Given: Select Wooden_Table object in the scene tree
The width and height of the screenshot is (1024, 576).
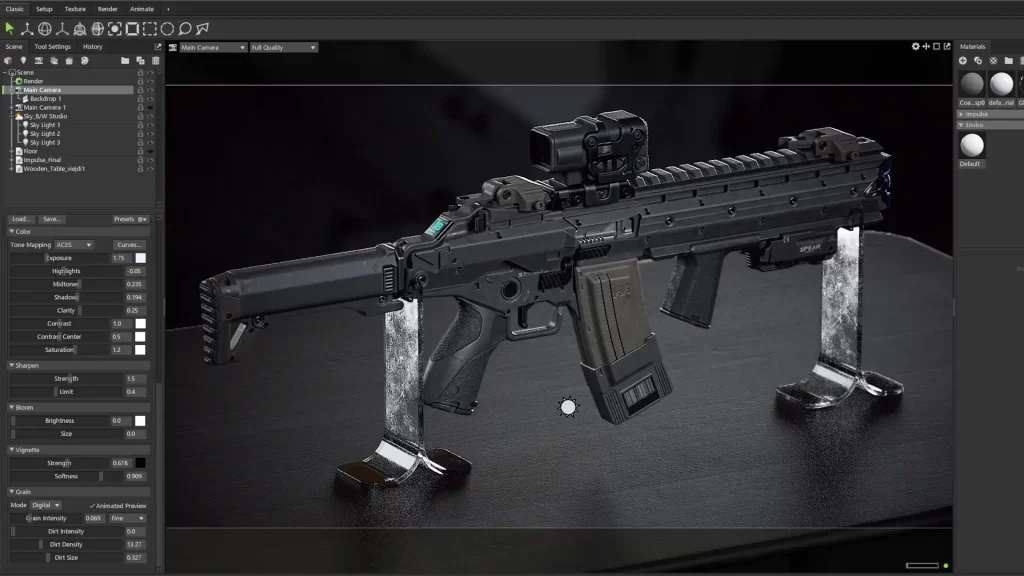Looking at the screenshot, I should pyautogui.click(x=55, y=168).
